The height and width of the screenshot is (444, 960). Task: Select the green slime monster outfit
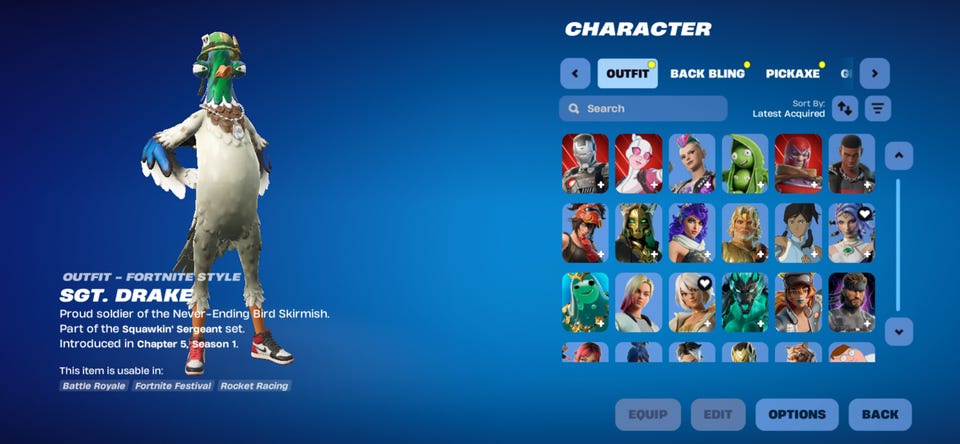585,302
